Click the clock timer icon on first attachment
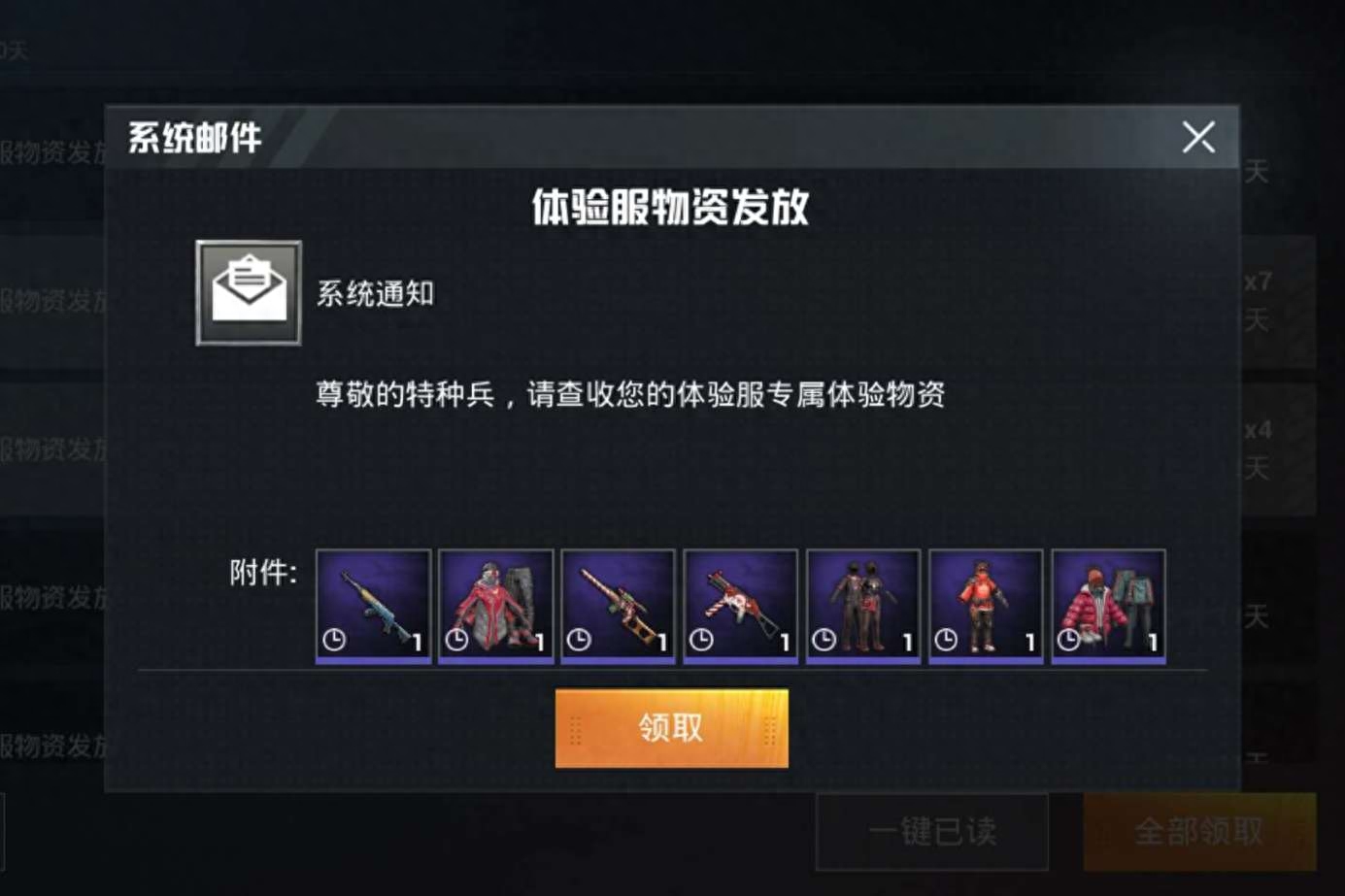This screenshot has width=1345, height=896. coord(334,642)
